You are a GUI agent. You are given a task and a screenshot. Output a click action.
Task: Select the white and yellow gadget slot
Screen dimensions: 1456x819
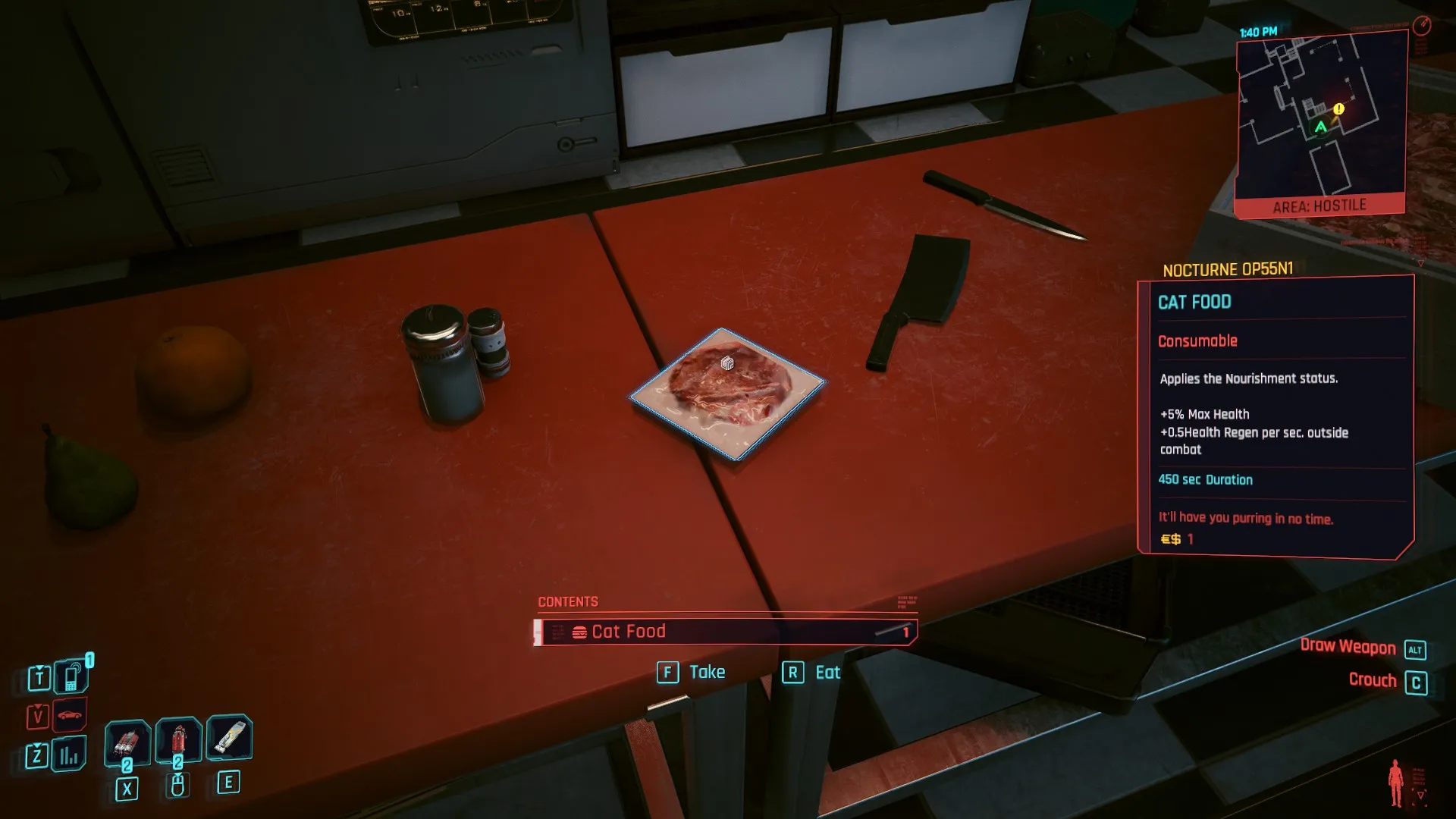[229, 737]
